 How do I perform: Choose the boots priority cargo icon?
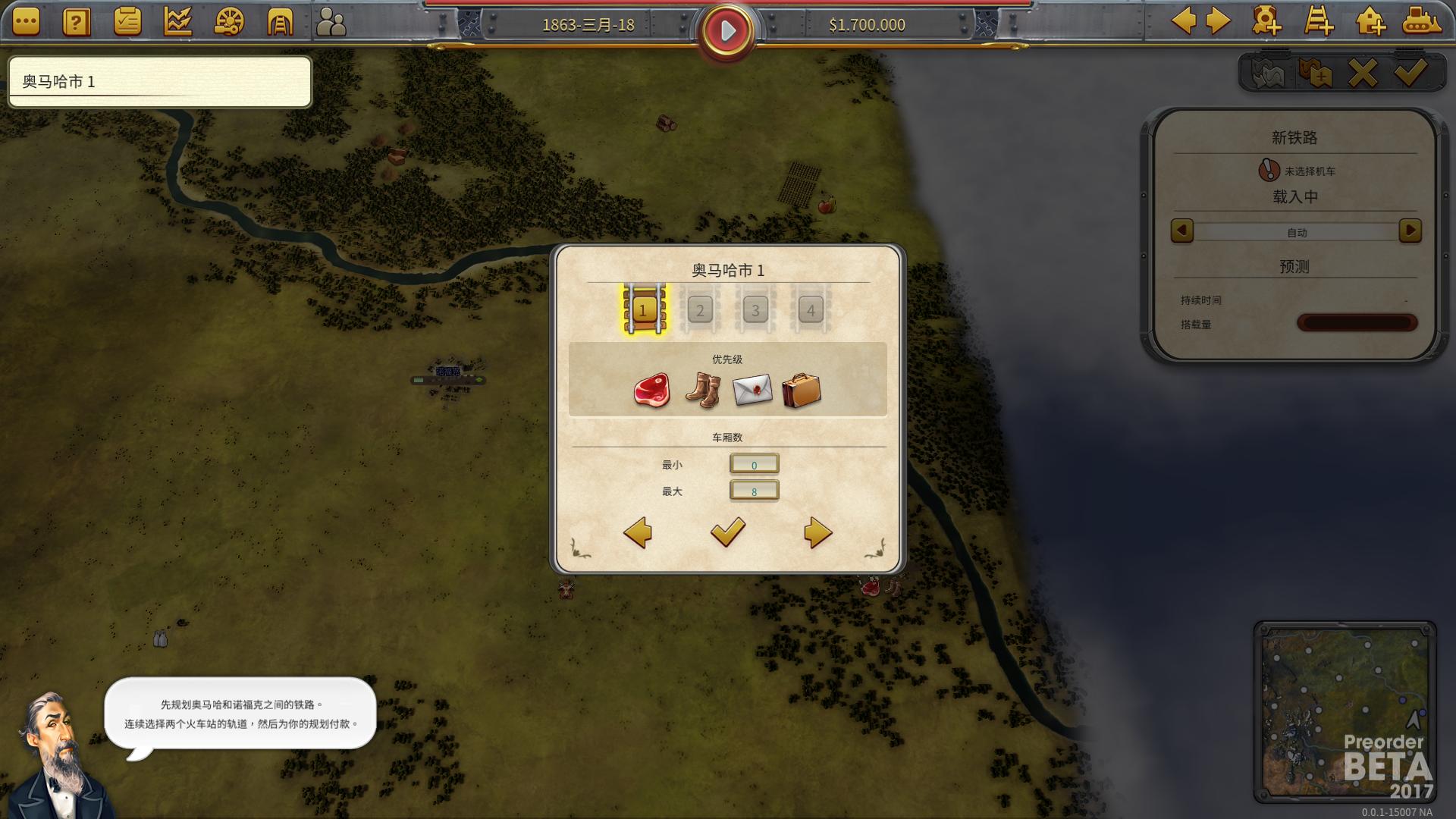click(702, 391)
